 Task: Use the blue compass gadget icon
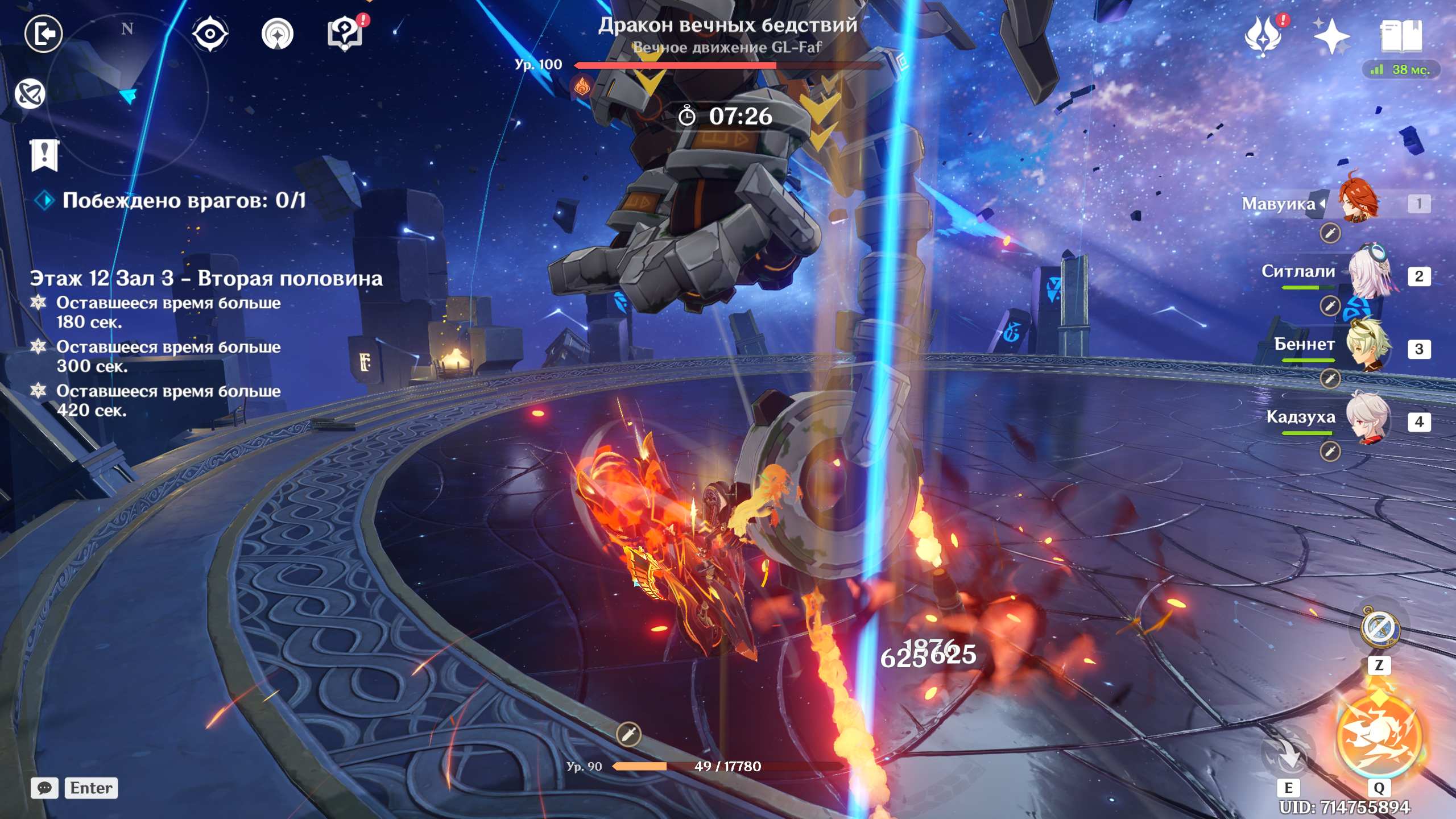point(1379,628)
